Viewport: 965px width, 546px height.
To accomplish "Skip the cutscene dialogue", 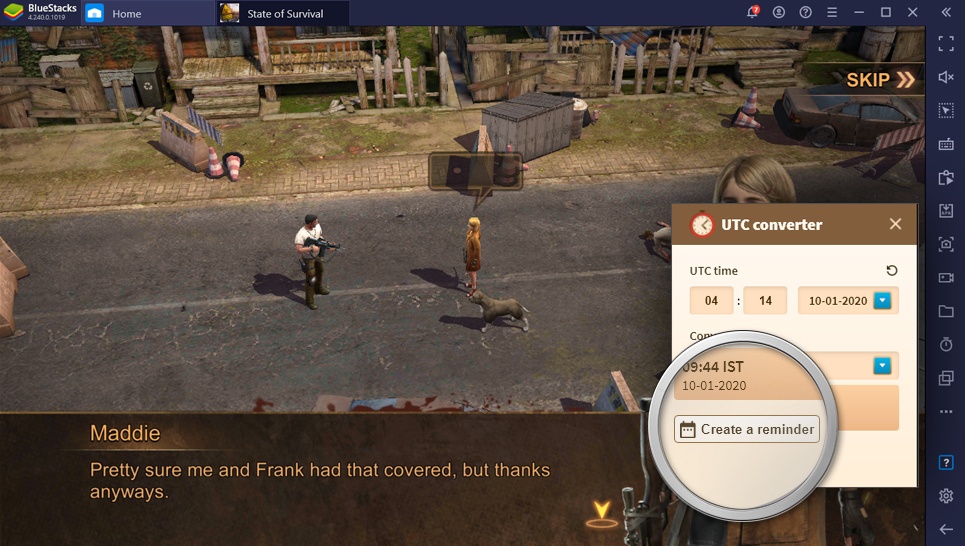I will coord(880,80).
